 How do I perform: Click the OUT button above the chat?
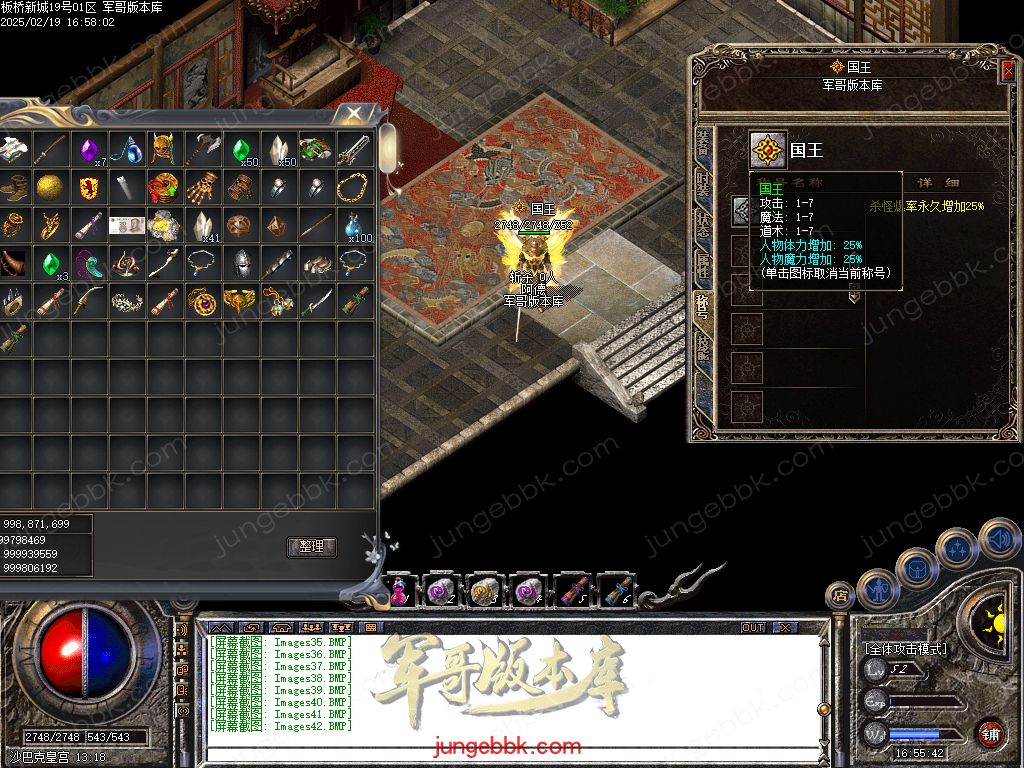(753, 627)
